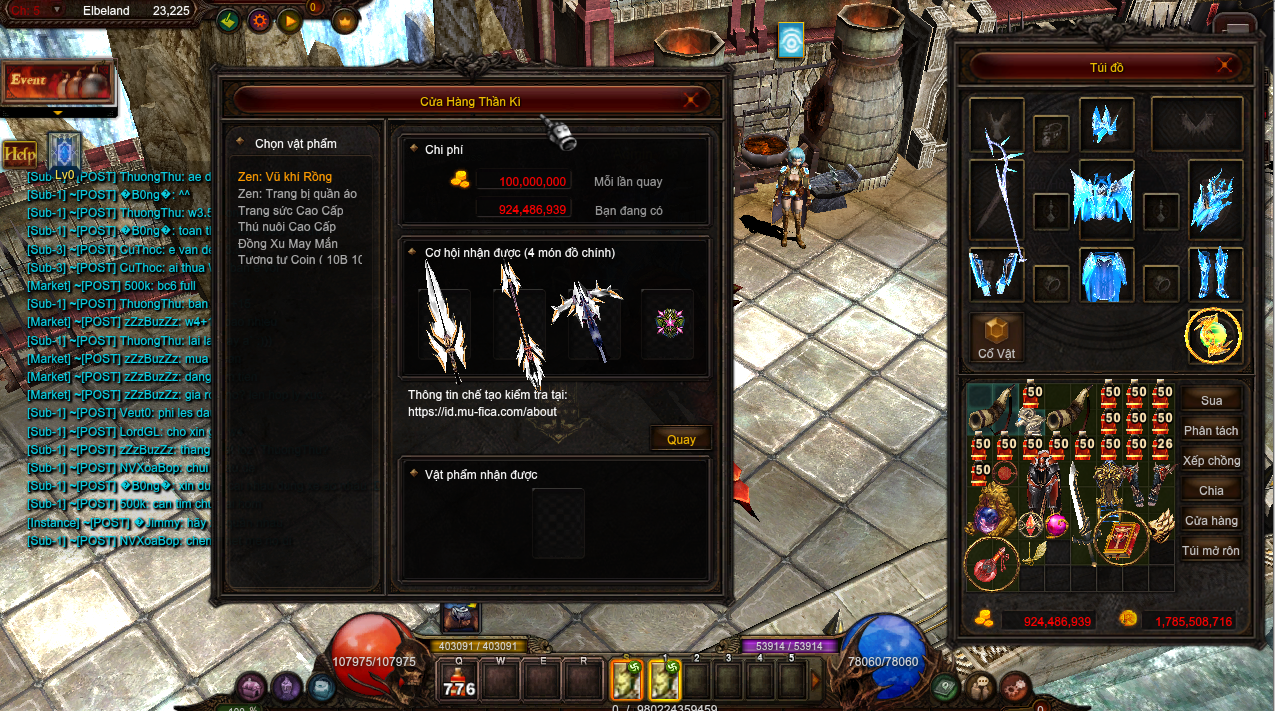Viewport: 1275px width, 711px height.
Task: Use the potion in the Q hotkey slot
Action: coord(459,682)
